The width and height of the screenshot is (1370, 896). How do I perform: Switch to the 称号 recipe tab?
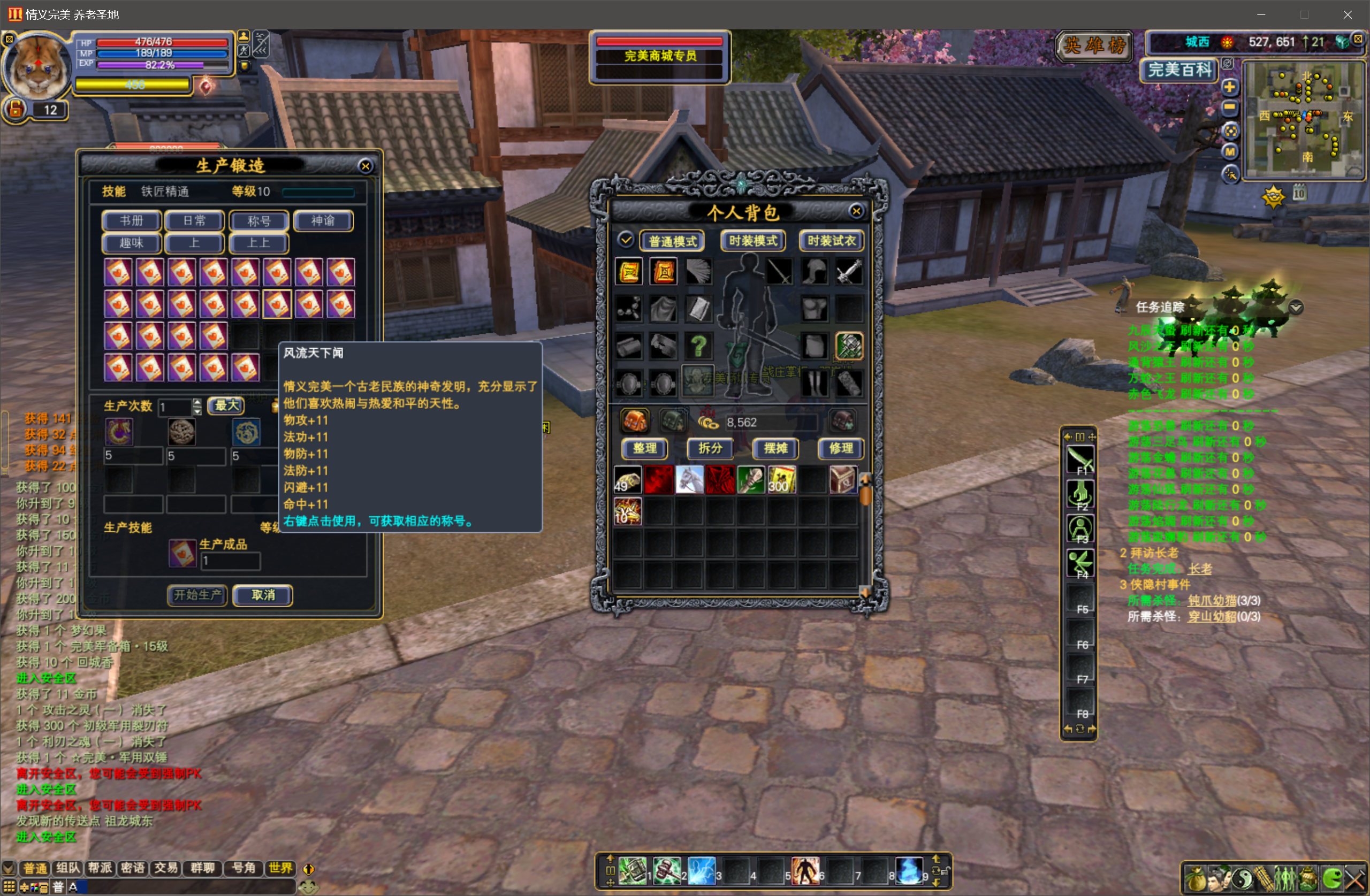tap(259, 221)
